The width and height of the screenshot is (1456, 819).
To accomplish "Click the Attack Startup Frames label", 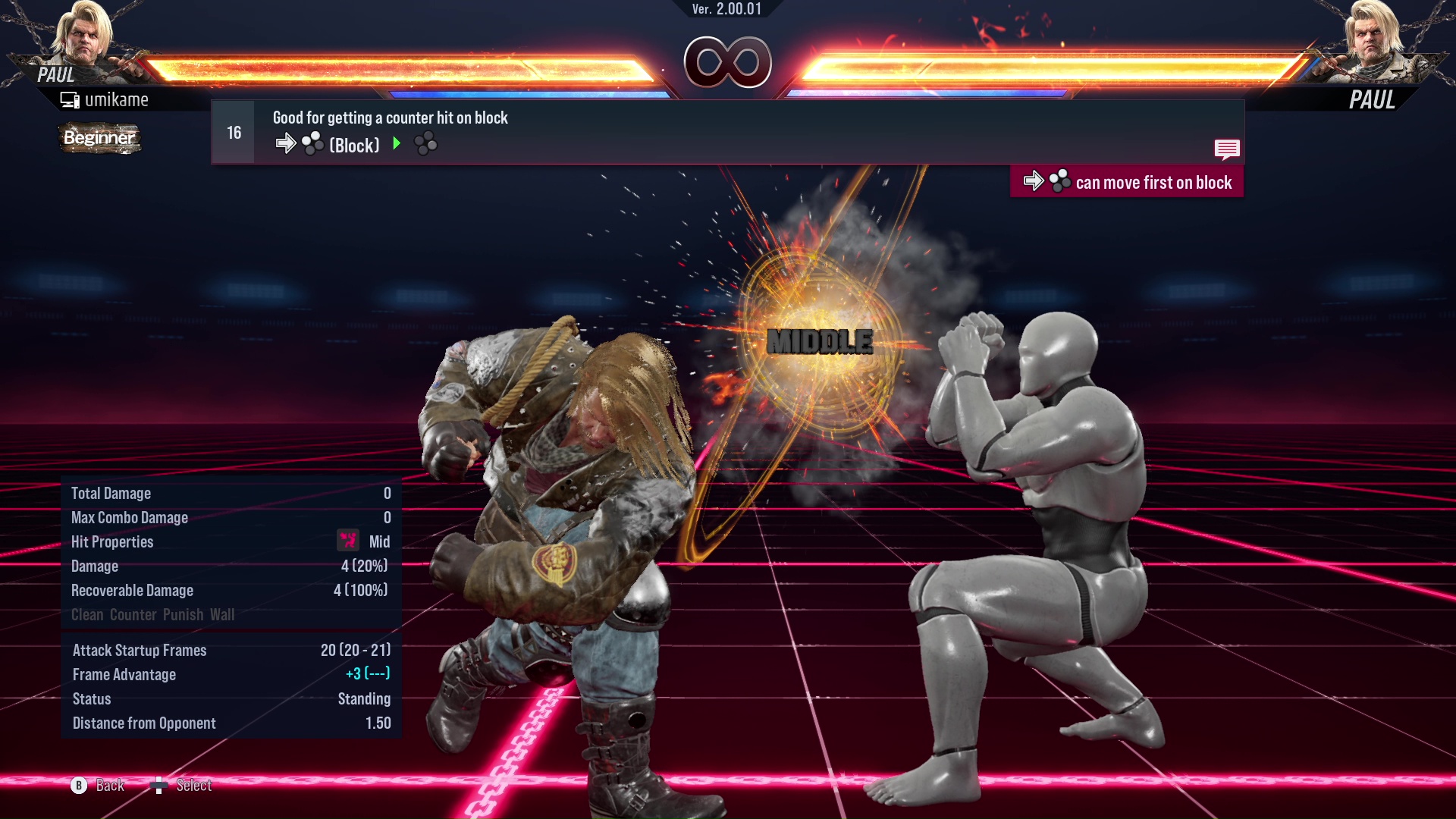I will [140, 650].
